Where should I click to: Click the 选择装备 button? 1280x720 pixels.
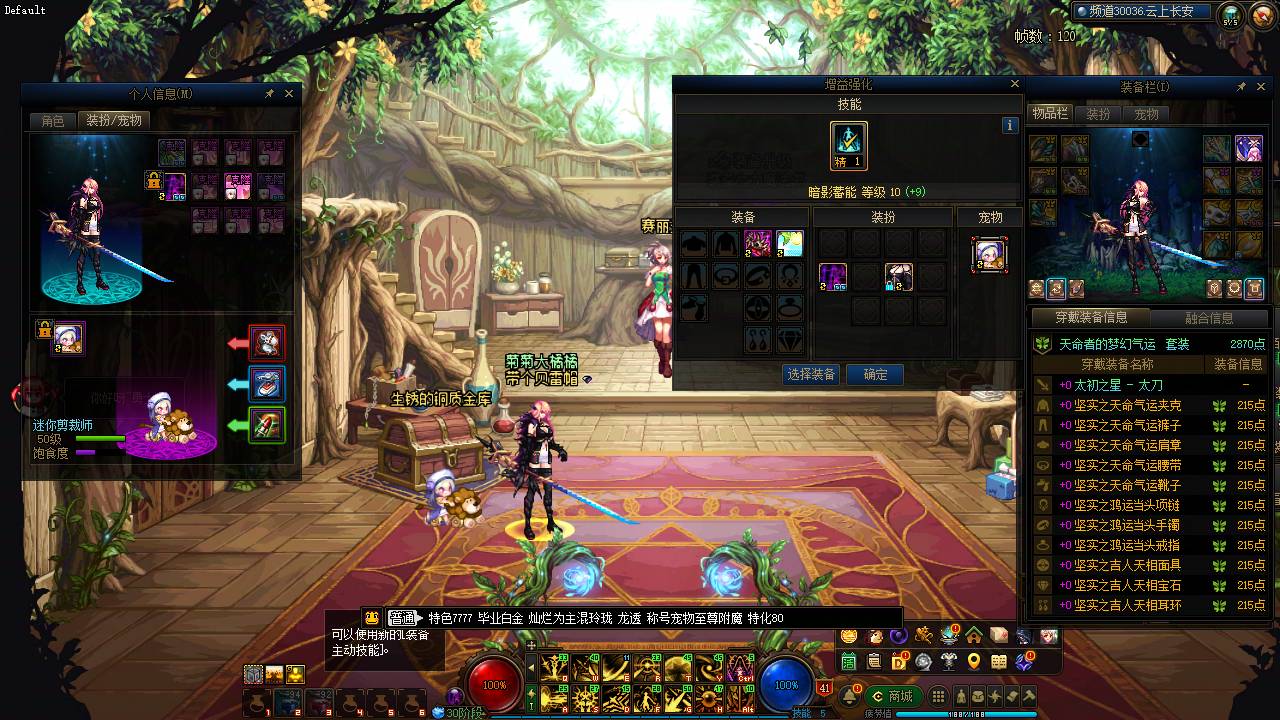tap(811, 375)
